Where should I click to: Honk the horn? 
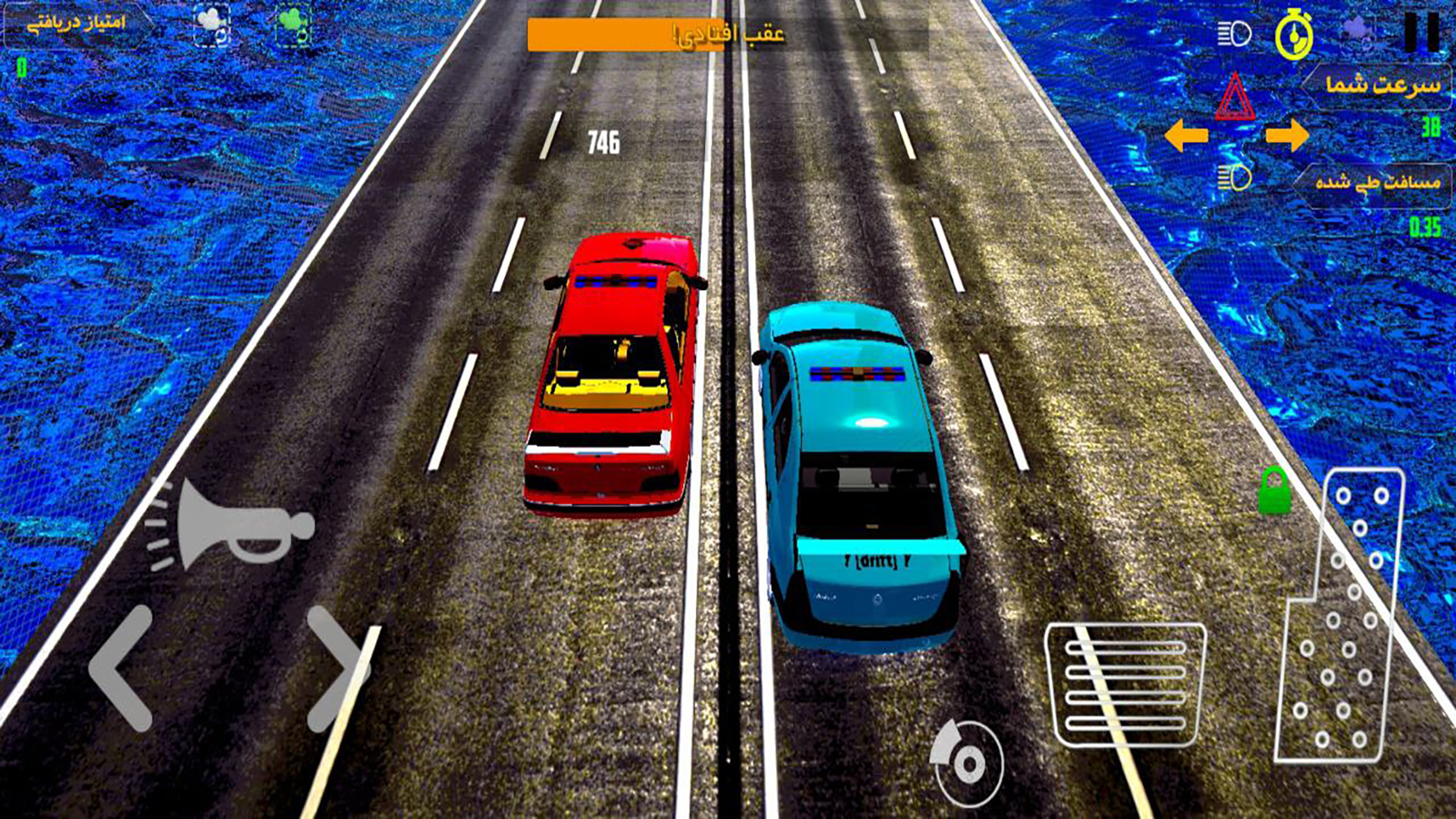[x=233, y=526]
